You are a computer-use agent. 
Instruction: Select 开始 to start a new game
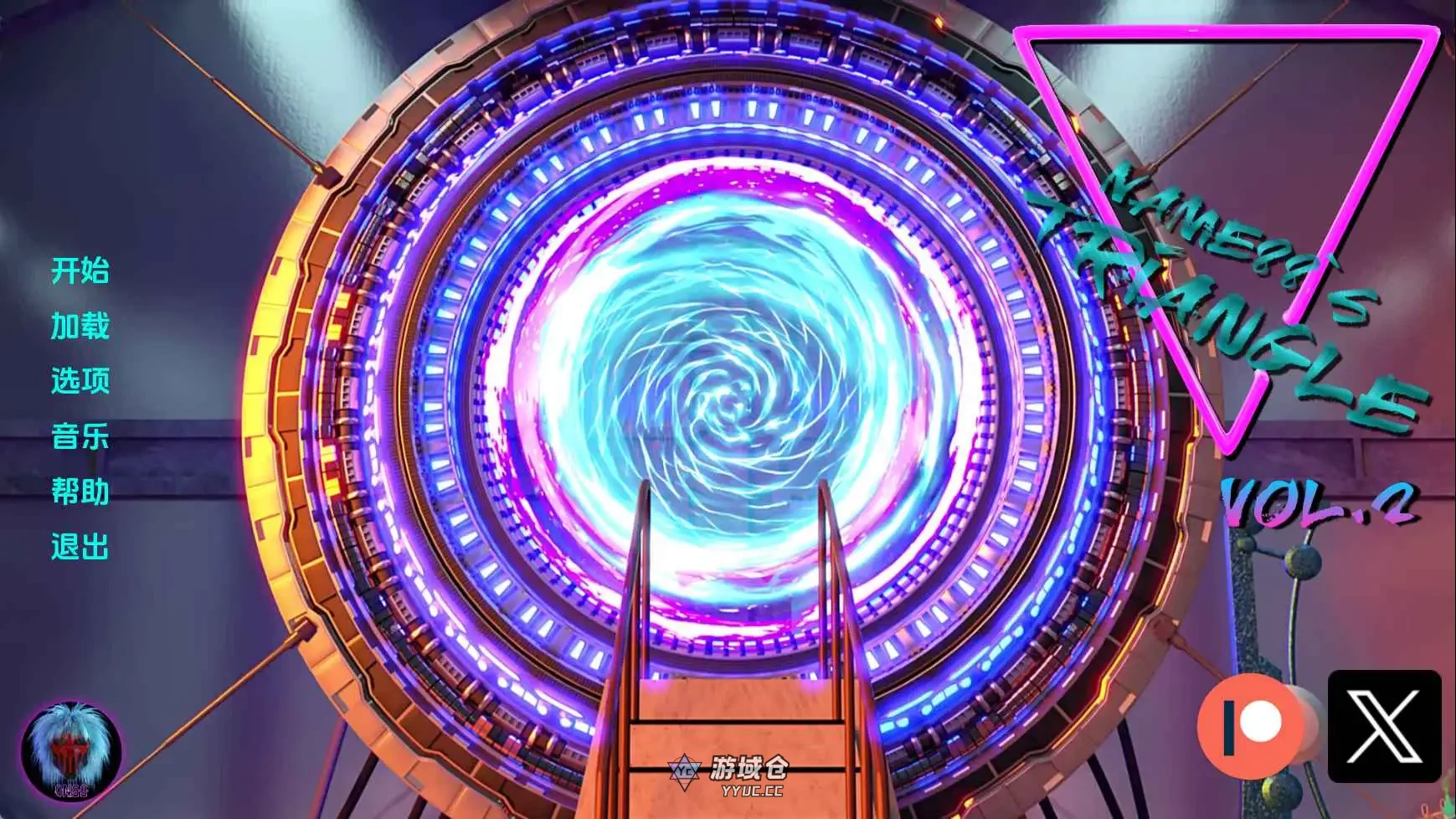(x=81, y=271)
